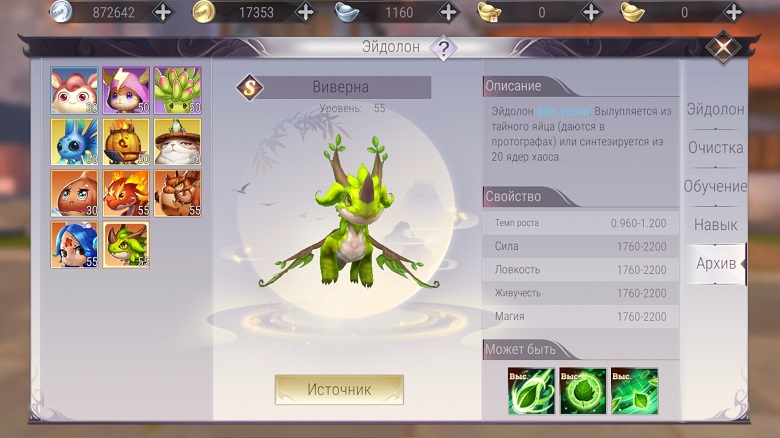Switch to the Эйдолон tab
780x438 pixels.
714,109
